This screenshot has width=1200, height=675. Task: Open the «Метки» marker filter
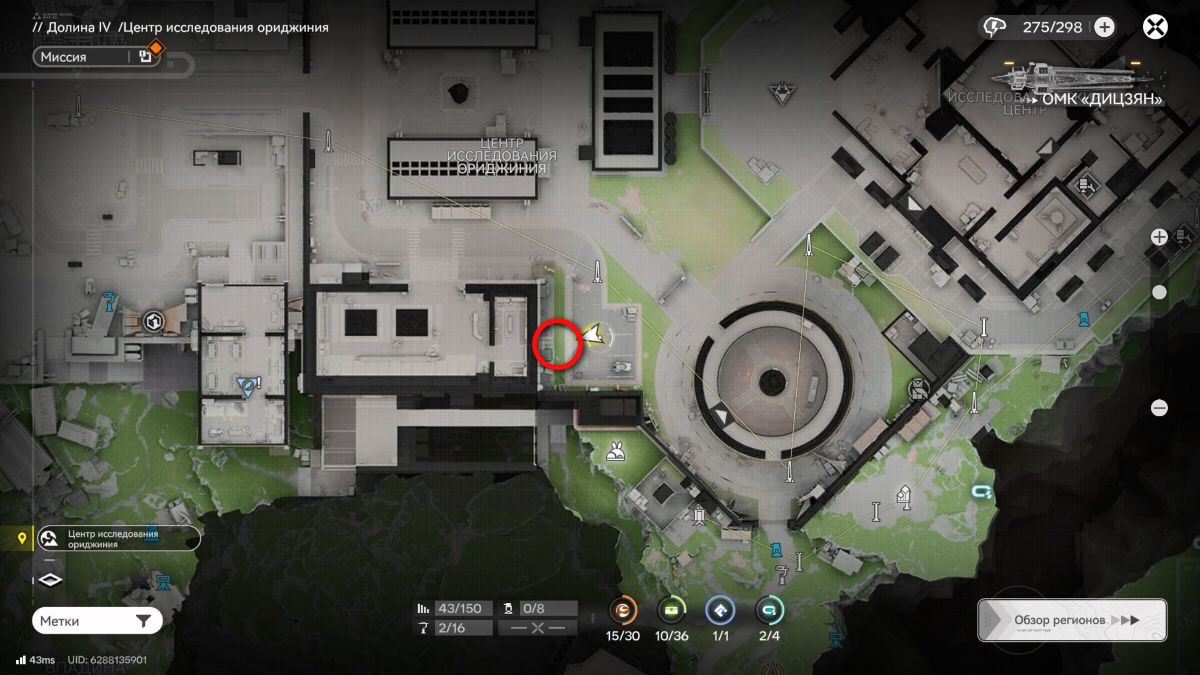point(96,621)
